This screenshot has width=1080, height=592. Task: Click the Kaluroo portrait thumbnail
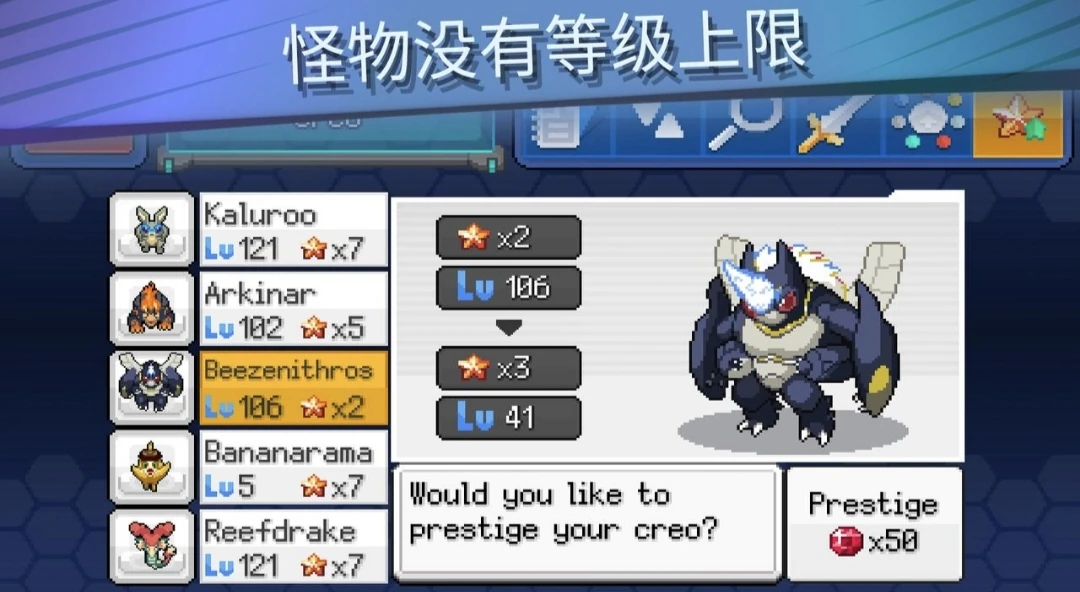click(152, 230)
